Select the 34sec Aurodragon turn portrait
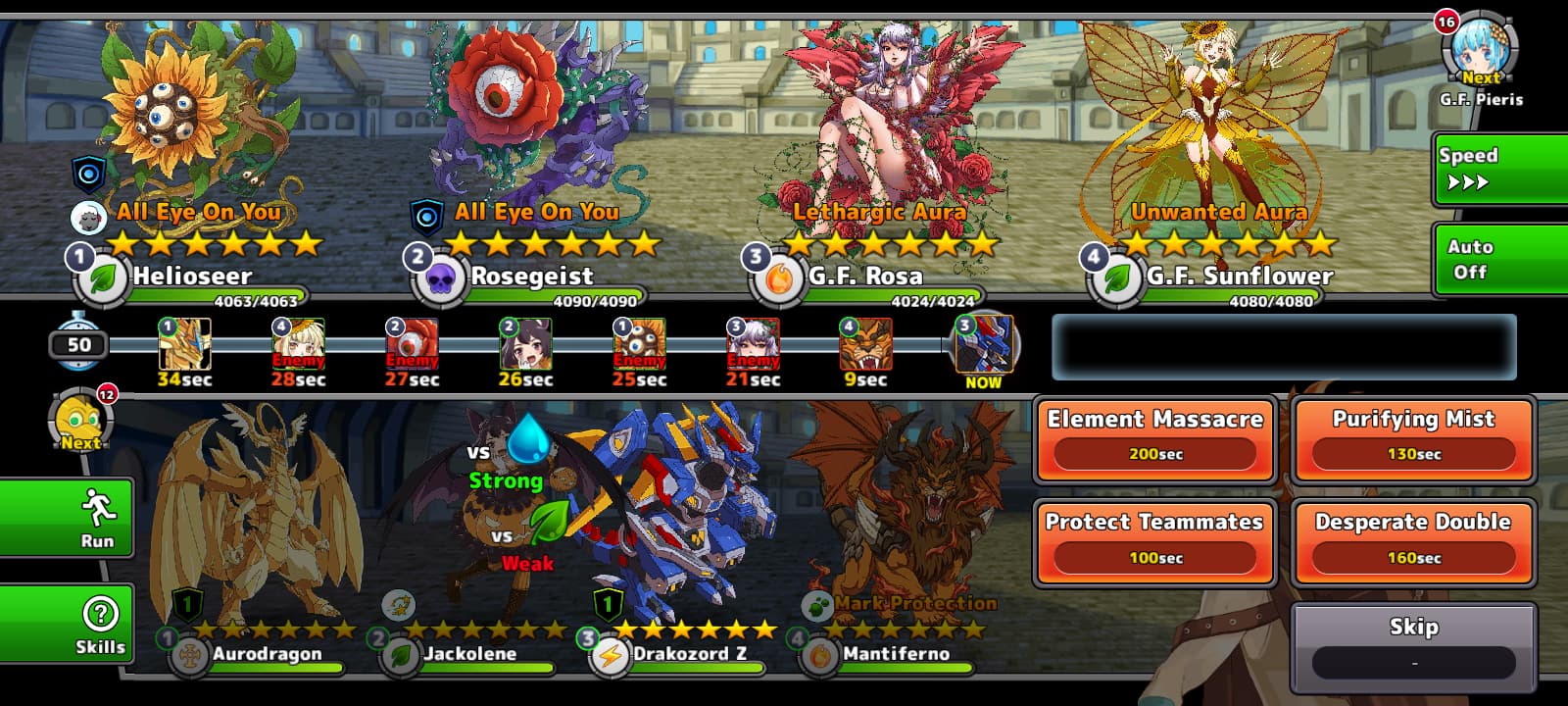The image size is (1568, 706). point(184,345)
